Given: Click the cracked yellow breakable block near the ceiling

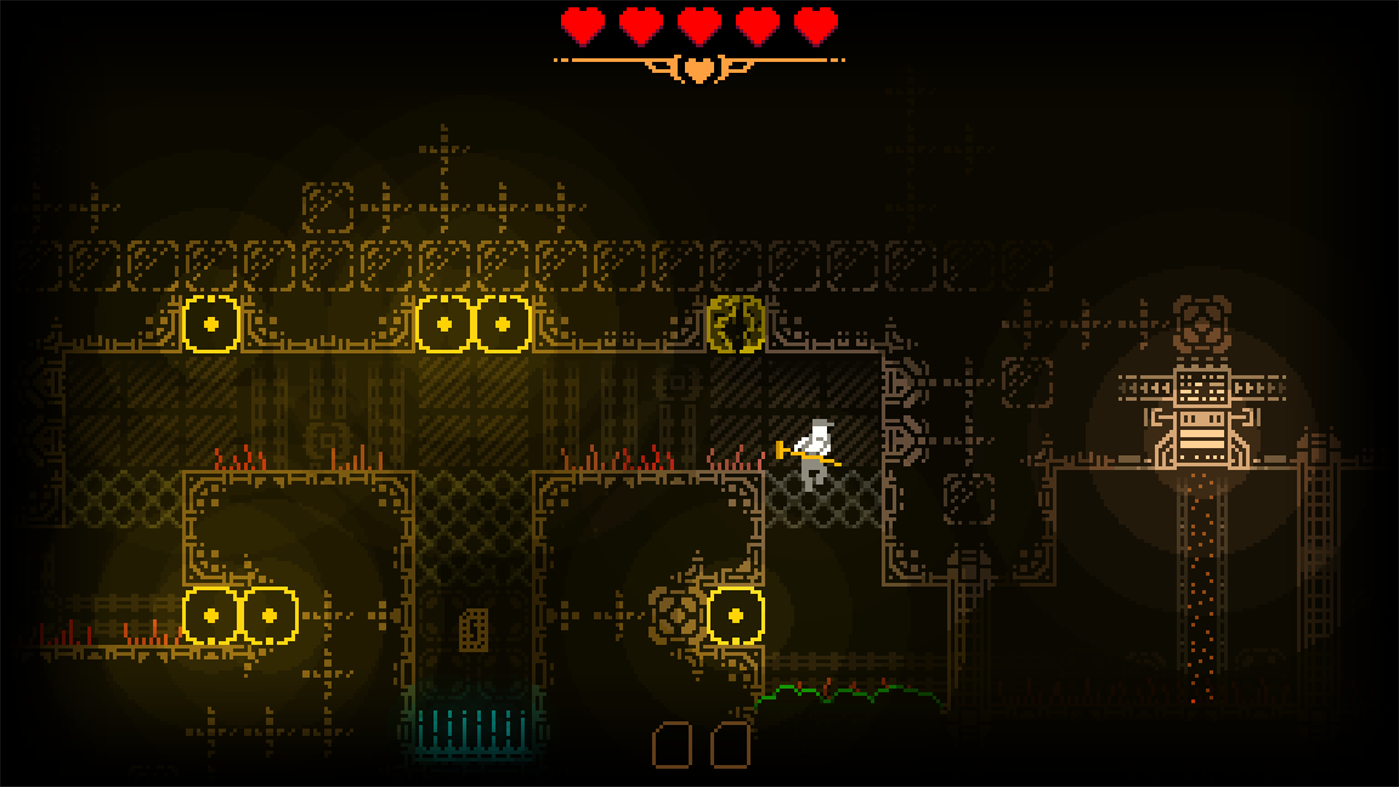Looking at the screenshot, I should click(735, 325).
